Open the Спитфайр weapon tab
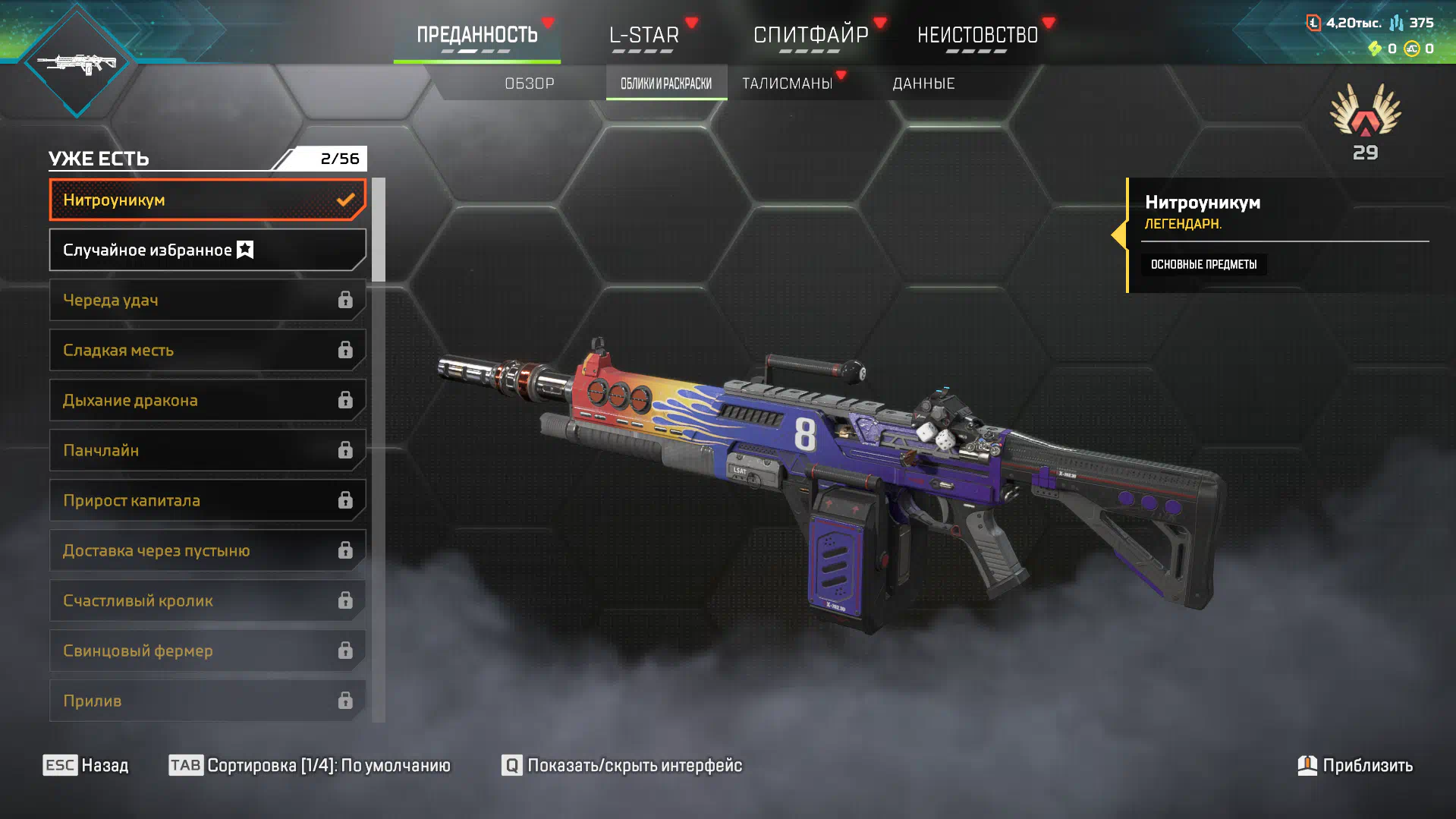The height and width of the screenshot is (819, 1456). (x=810, y=36)
